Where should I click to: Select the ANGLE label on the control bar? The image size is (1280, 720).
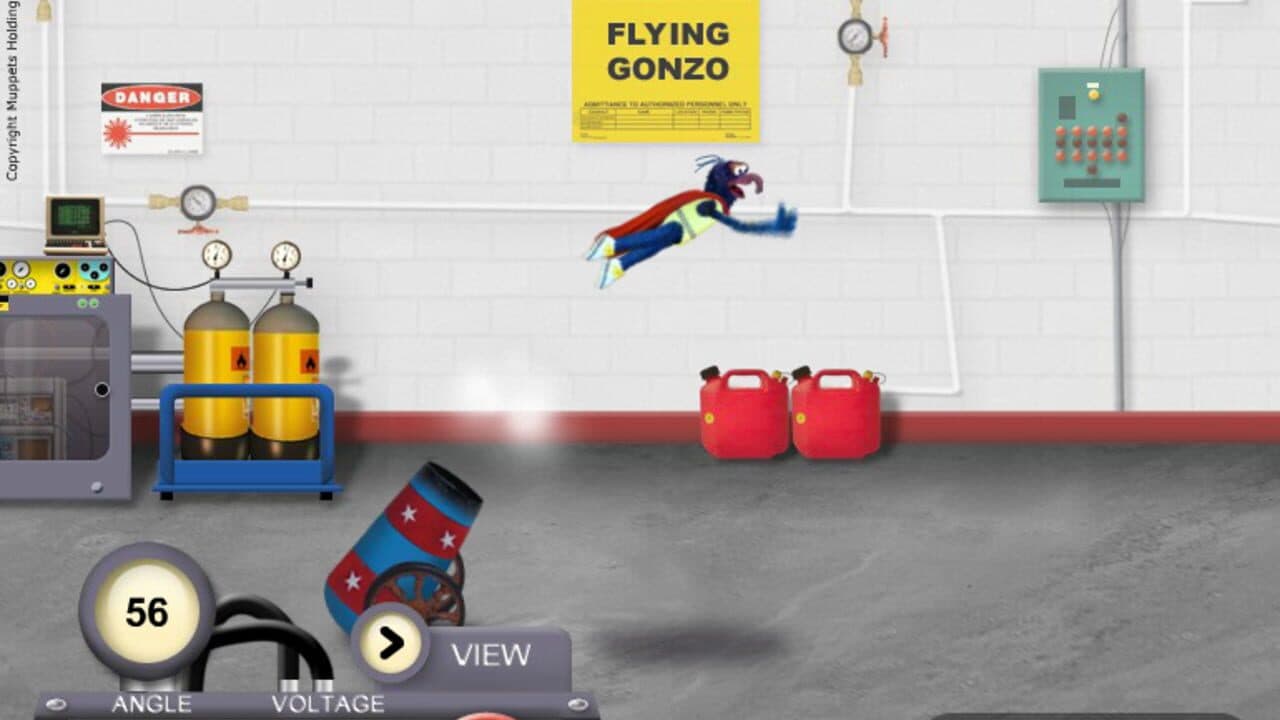click(152, 703)
